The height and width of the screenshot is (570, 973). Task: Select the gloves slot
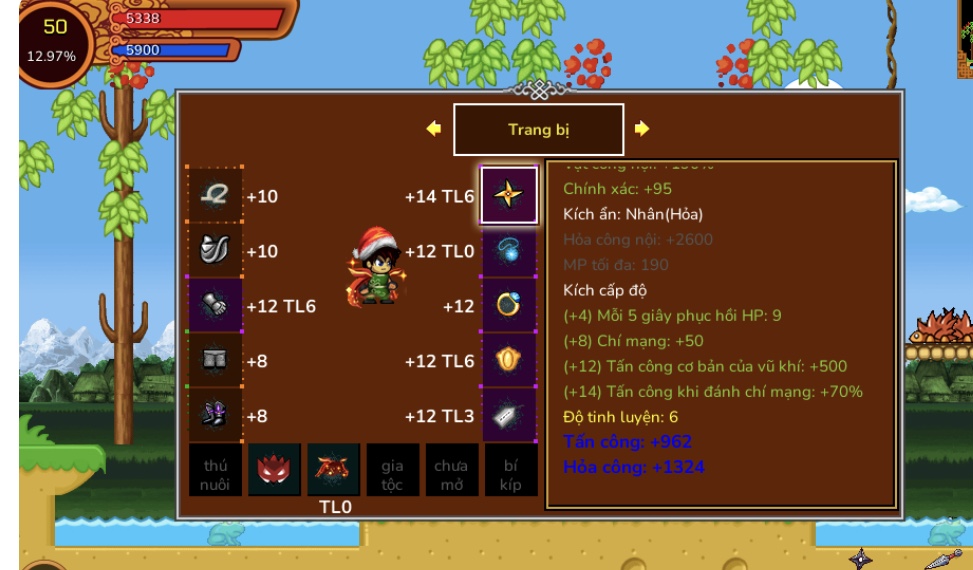(x=216, y=305)
